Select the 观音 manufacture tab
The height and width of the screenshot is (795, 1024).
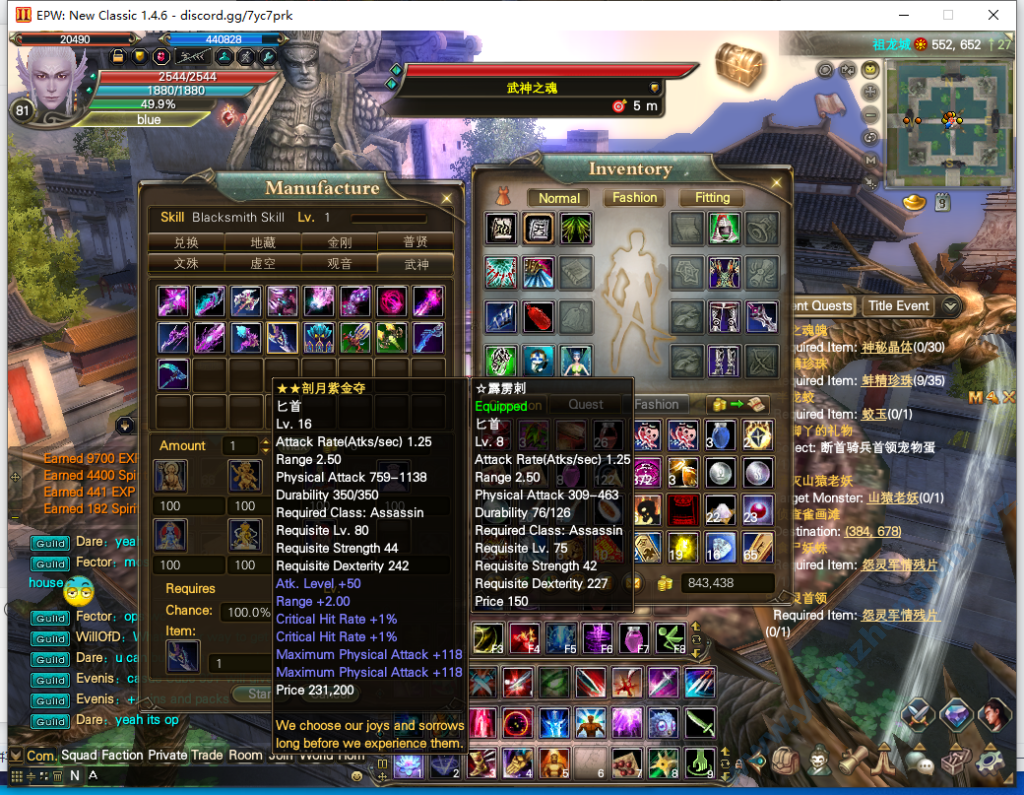tap(339, 263)
